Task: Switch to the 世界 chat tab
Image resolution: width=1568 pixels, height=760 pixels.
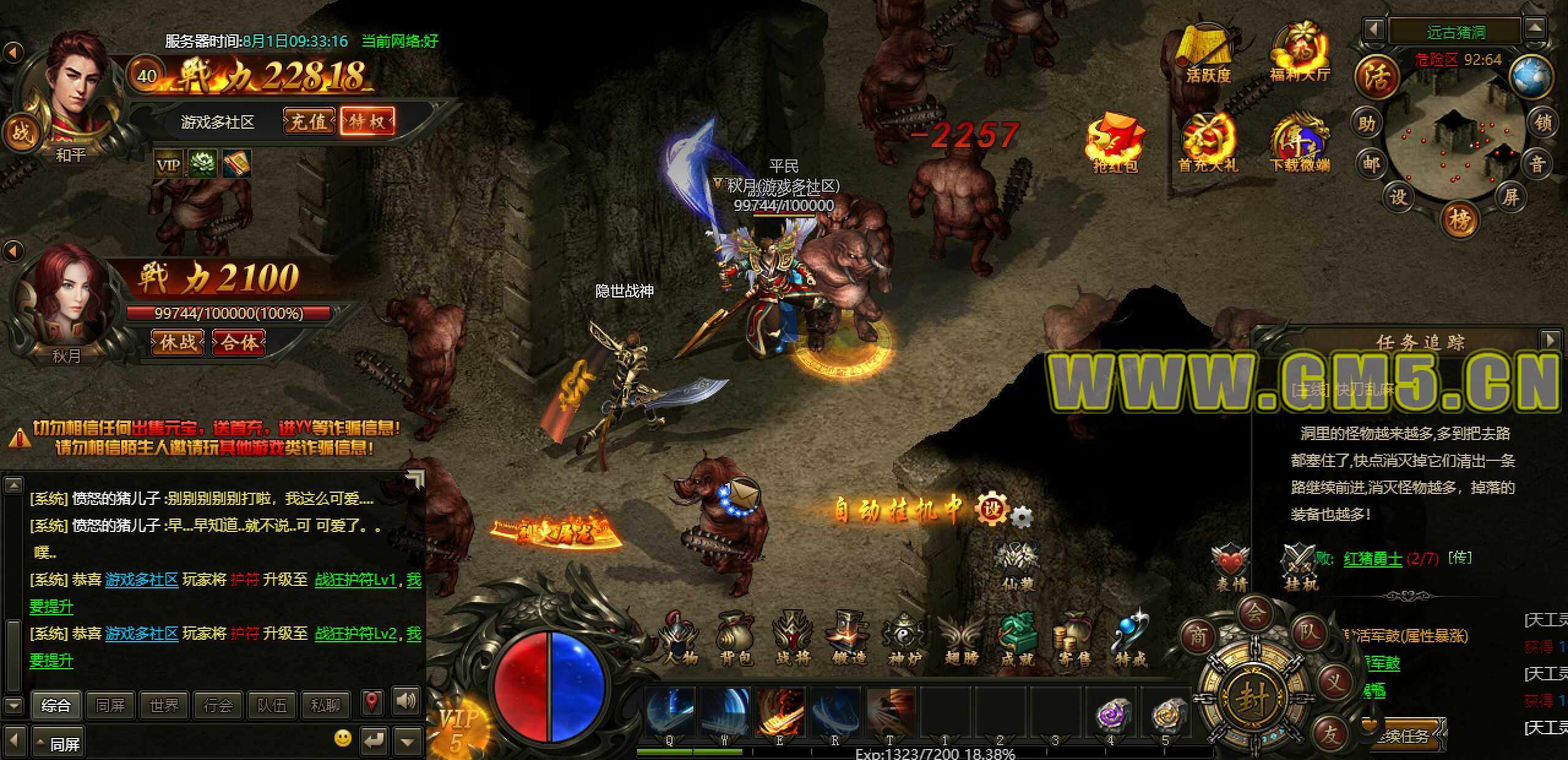Action: pyautogui.click(x=164, y=705)
